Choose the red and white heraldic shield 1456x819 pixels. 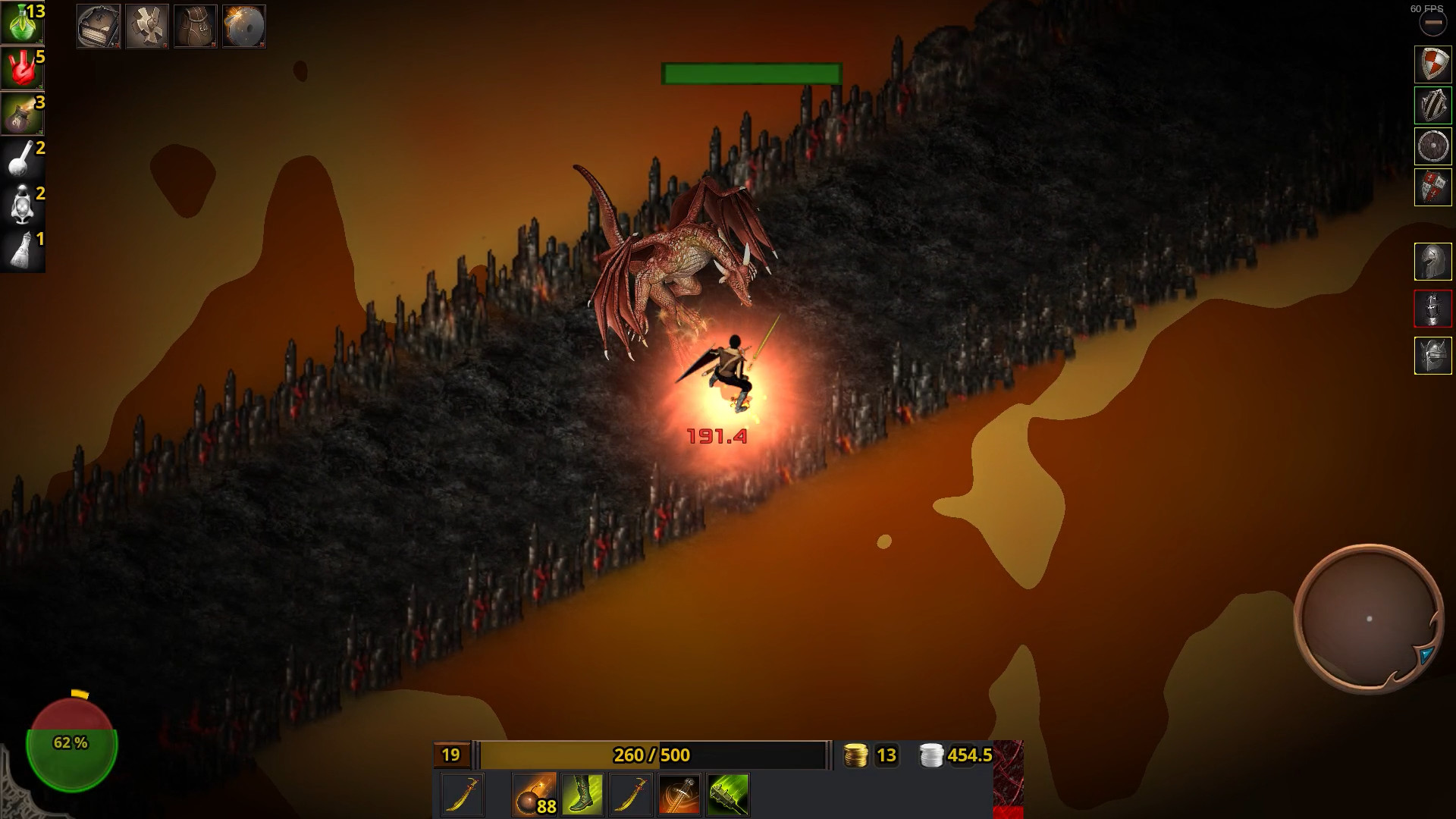tap(1432, 187)
